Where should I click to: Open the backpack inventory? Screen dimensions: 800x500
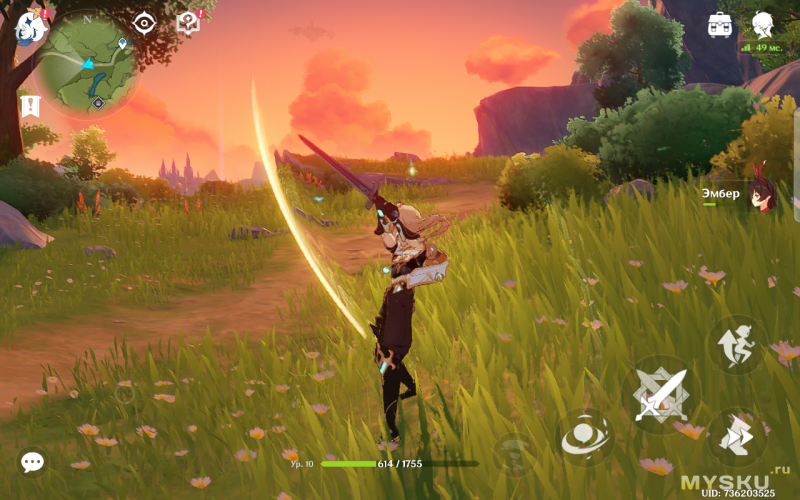[719, 25]
